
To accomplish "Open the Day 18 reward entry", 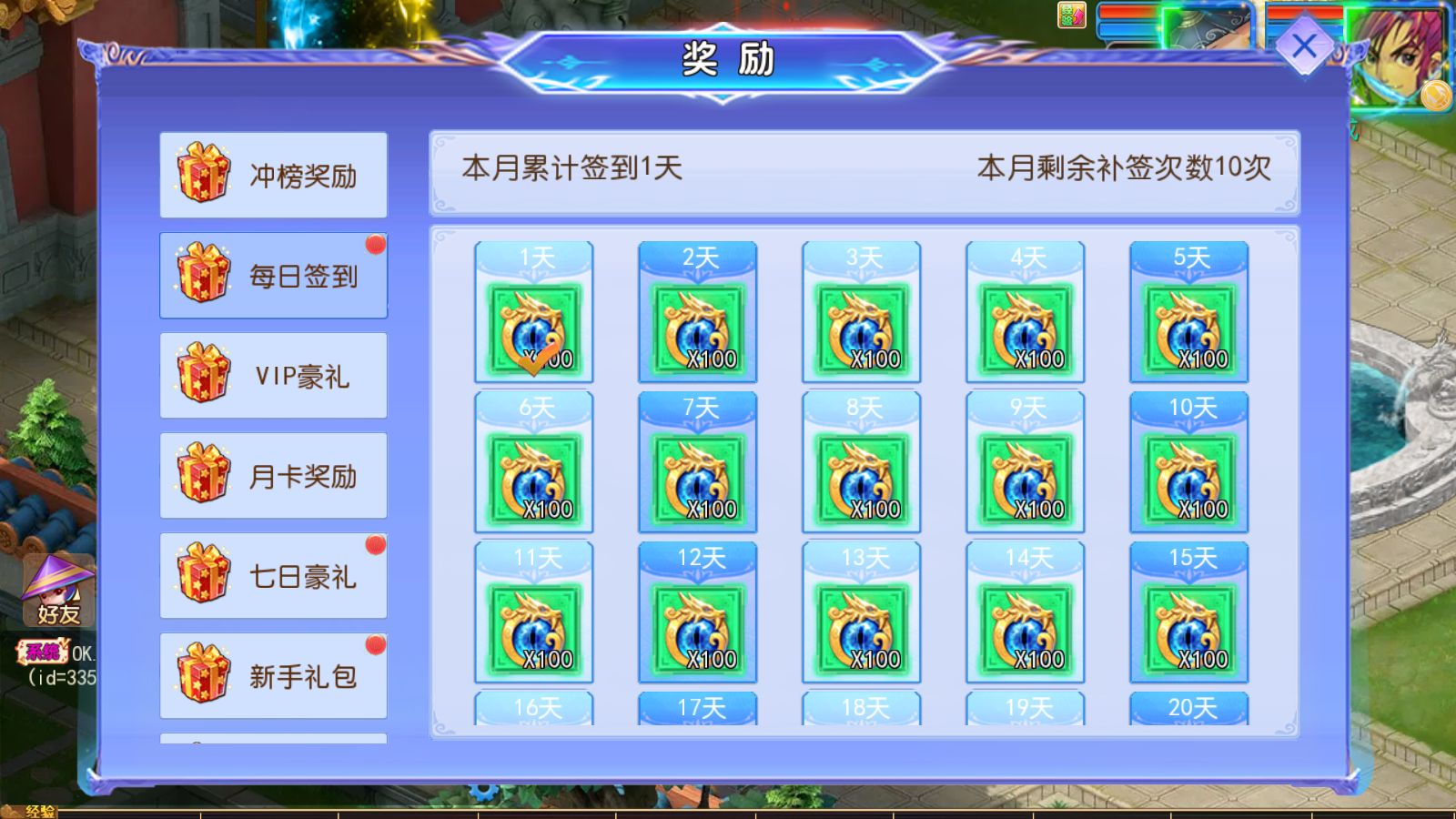I will 860,710.
